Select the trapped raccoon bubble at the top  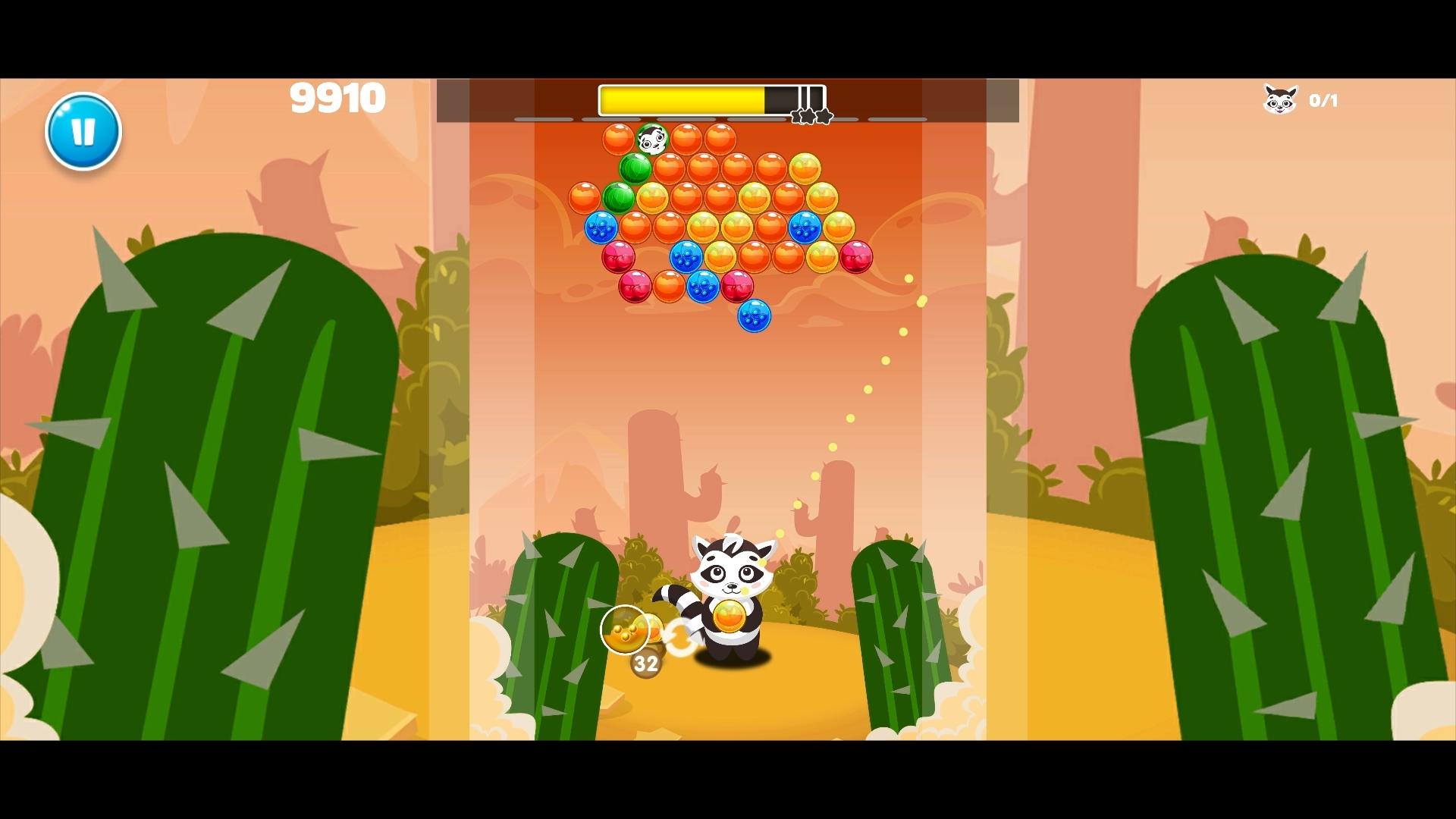652,138
